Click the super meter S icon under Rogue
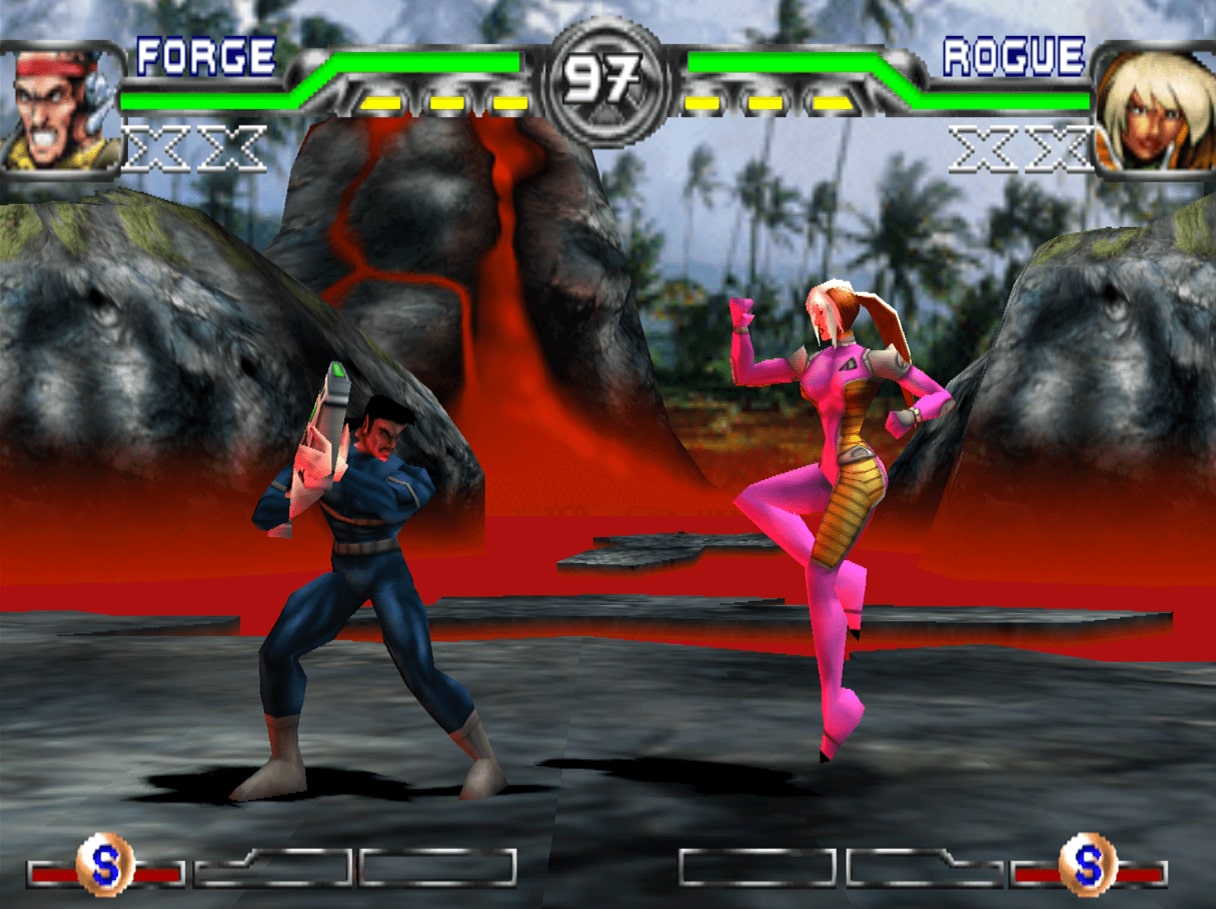Screen dimensions: 1216x909 tap(1088, 864)
